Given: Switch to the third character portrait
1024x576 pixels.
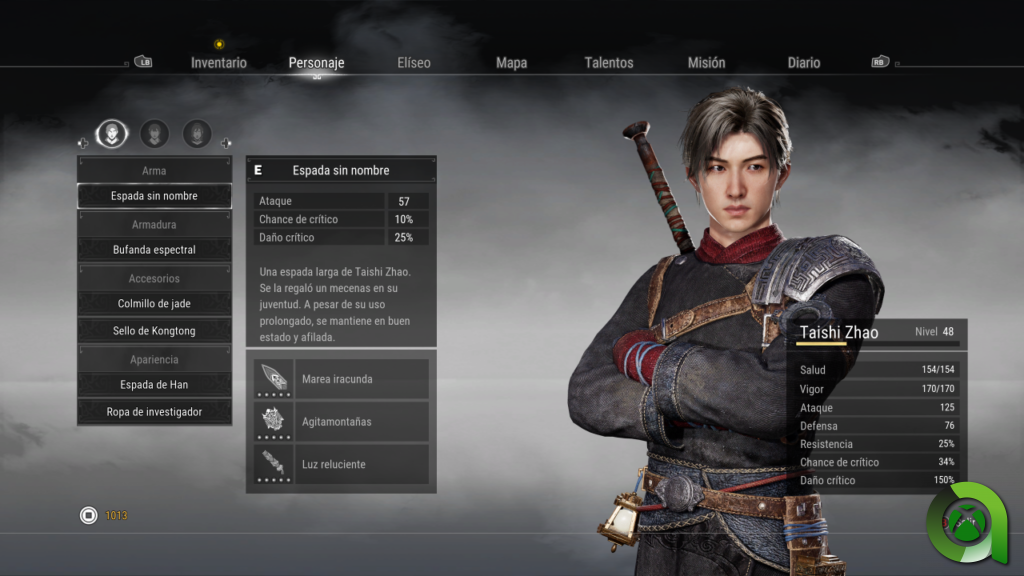Looking at the screenshot, I should (197, 133).
